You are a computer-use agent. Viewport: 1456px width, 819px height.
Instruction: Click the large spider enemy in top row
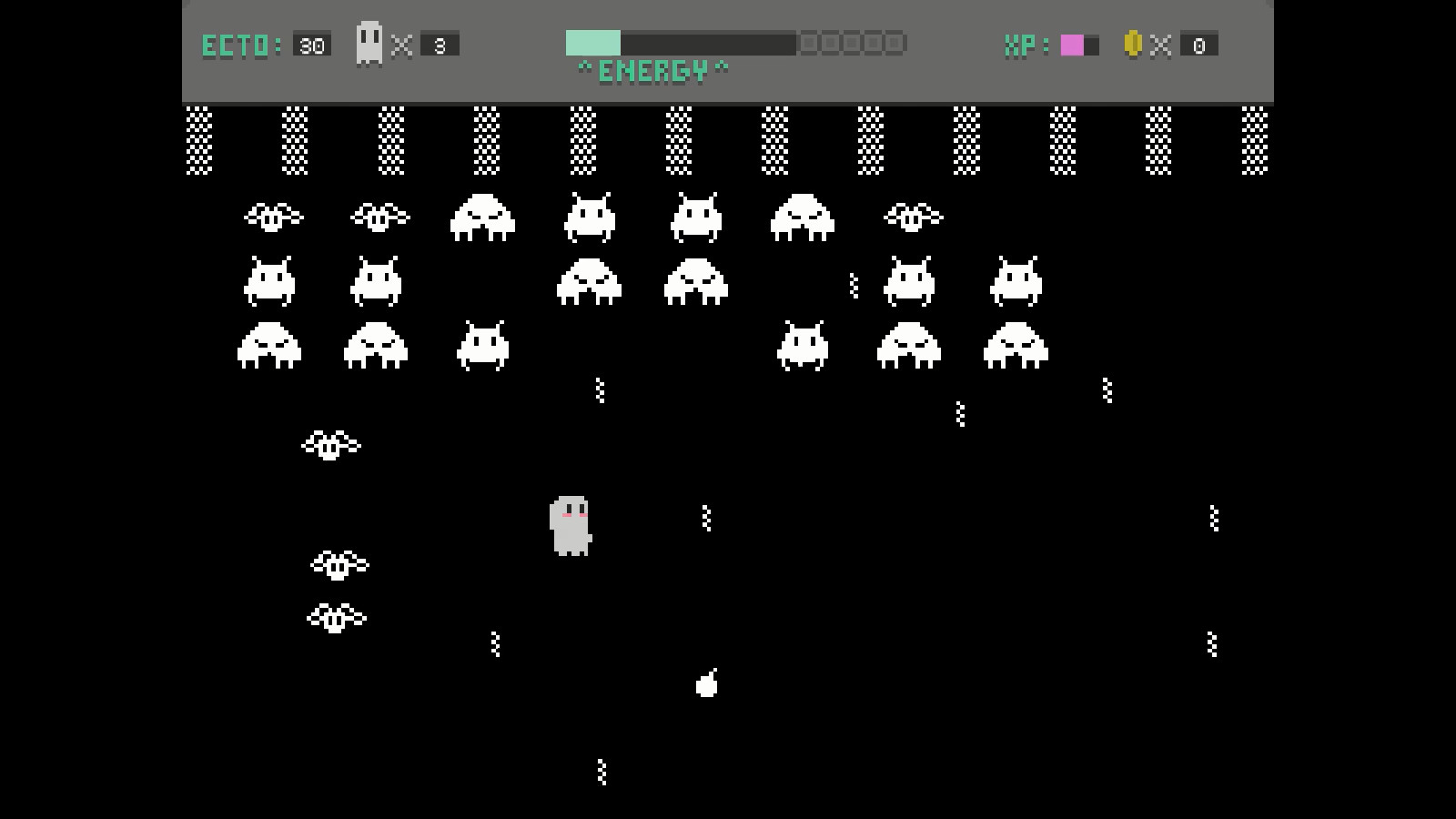click(x=482, y=218)
